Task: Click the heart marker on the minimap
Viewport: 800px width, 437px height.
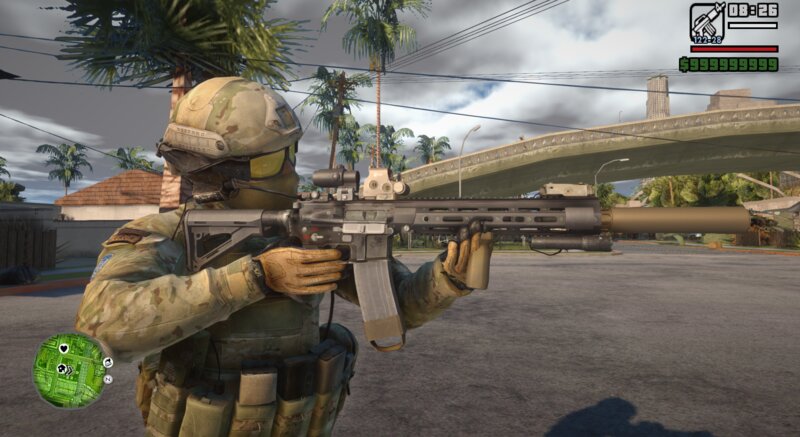Action: tap(64, 349)
